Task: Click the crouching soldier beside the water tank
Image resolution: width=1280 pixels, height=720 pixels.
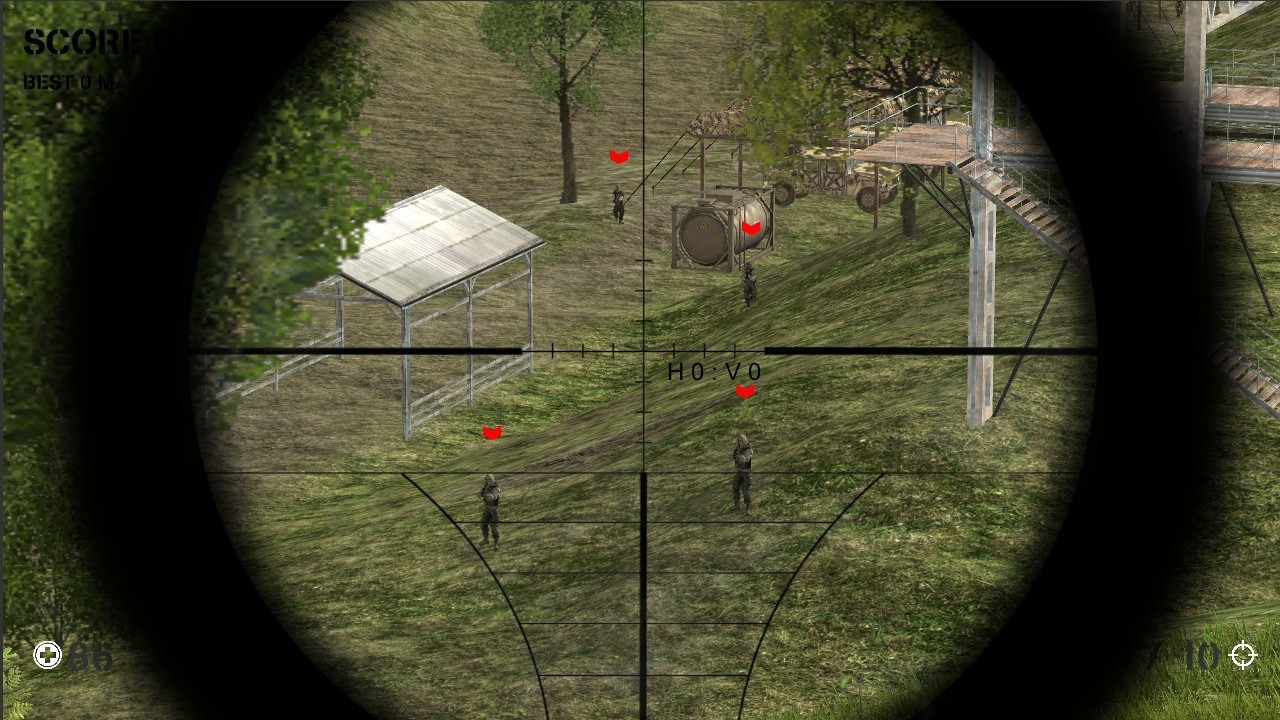Action: [748, 285]
